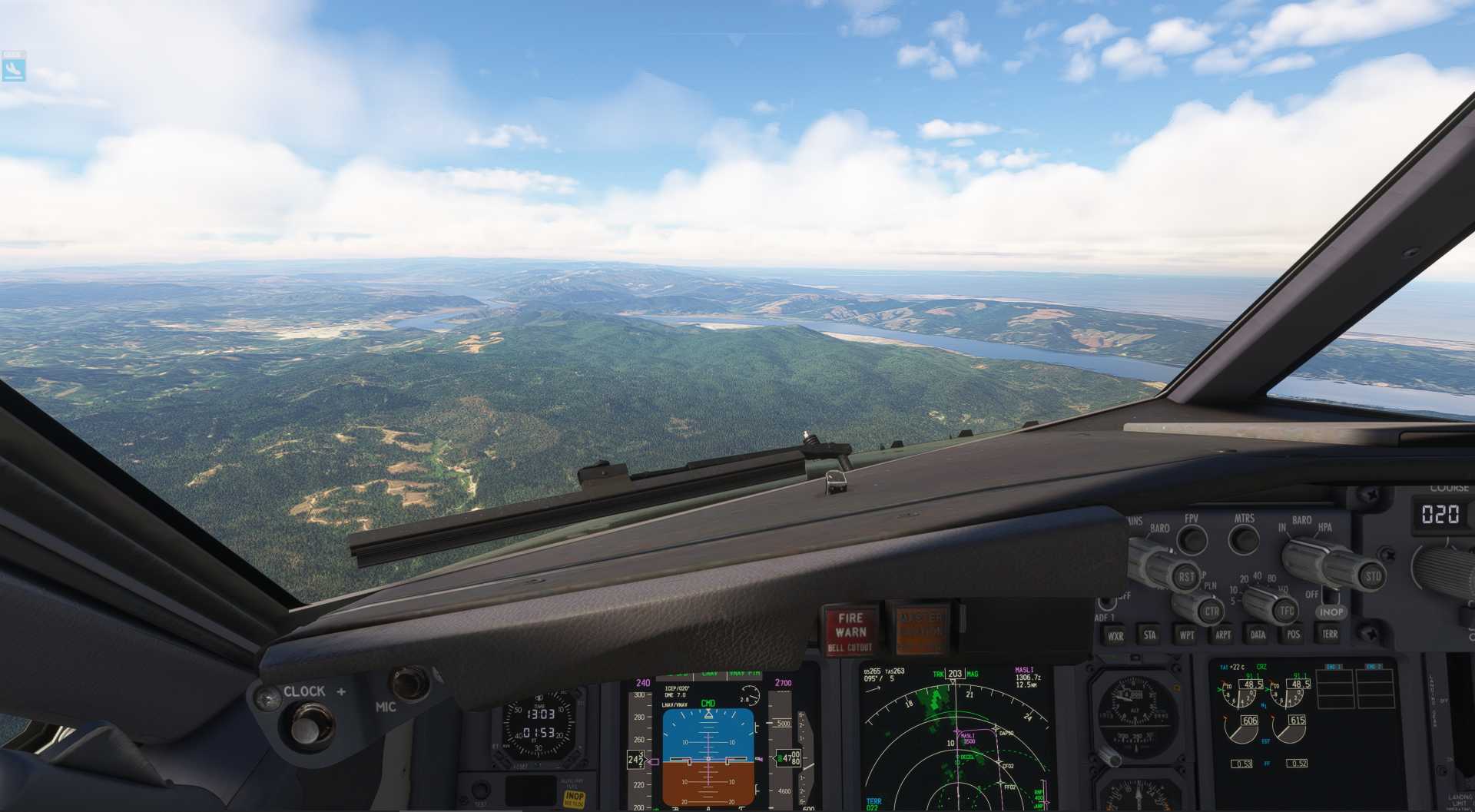Image resolution: width=1475 pixels, height=812 pixels.
Task: Show airports with the ARPT button
Action: (1224, 635)
